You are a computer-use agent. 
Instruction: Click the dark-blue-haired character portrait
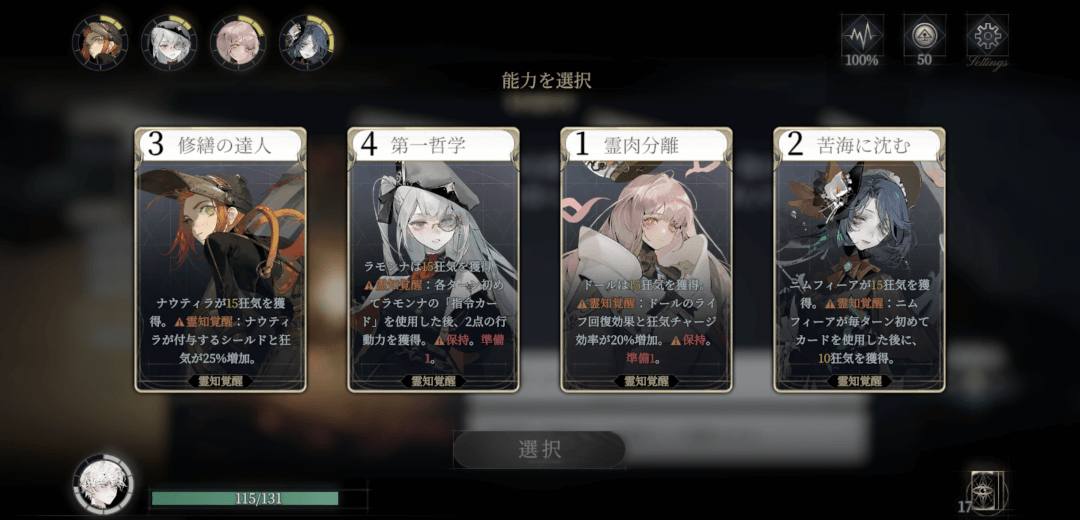click(x=306, y=42)
